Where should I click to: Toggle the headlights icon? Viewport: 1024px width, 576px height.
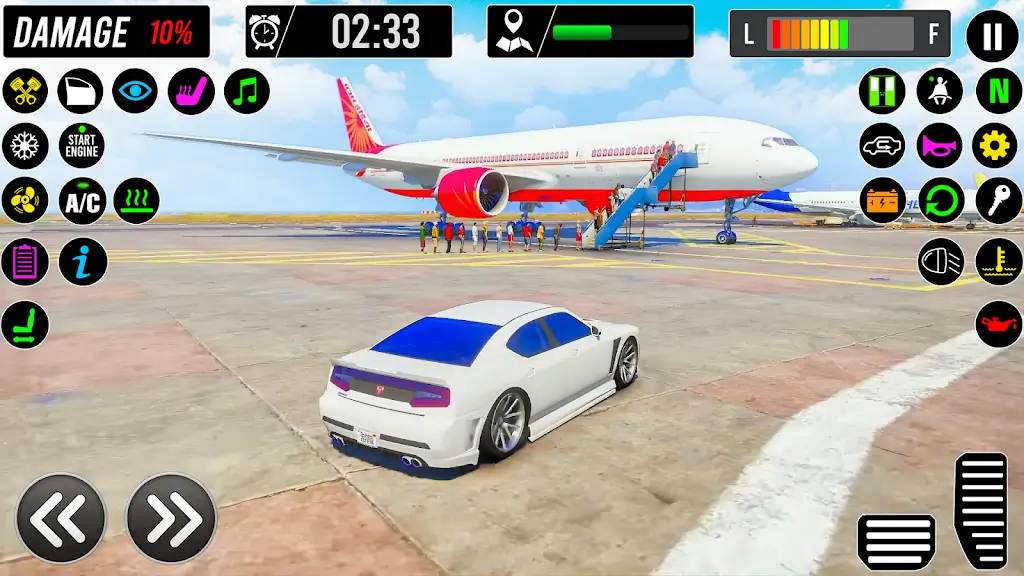point(941,262)
